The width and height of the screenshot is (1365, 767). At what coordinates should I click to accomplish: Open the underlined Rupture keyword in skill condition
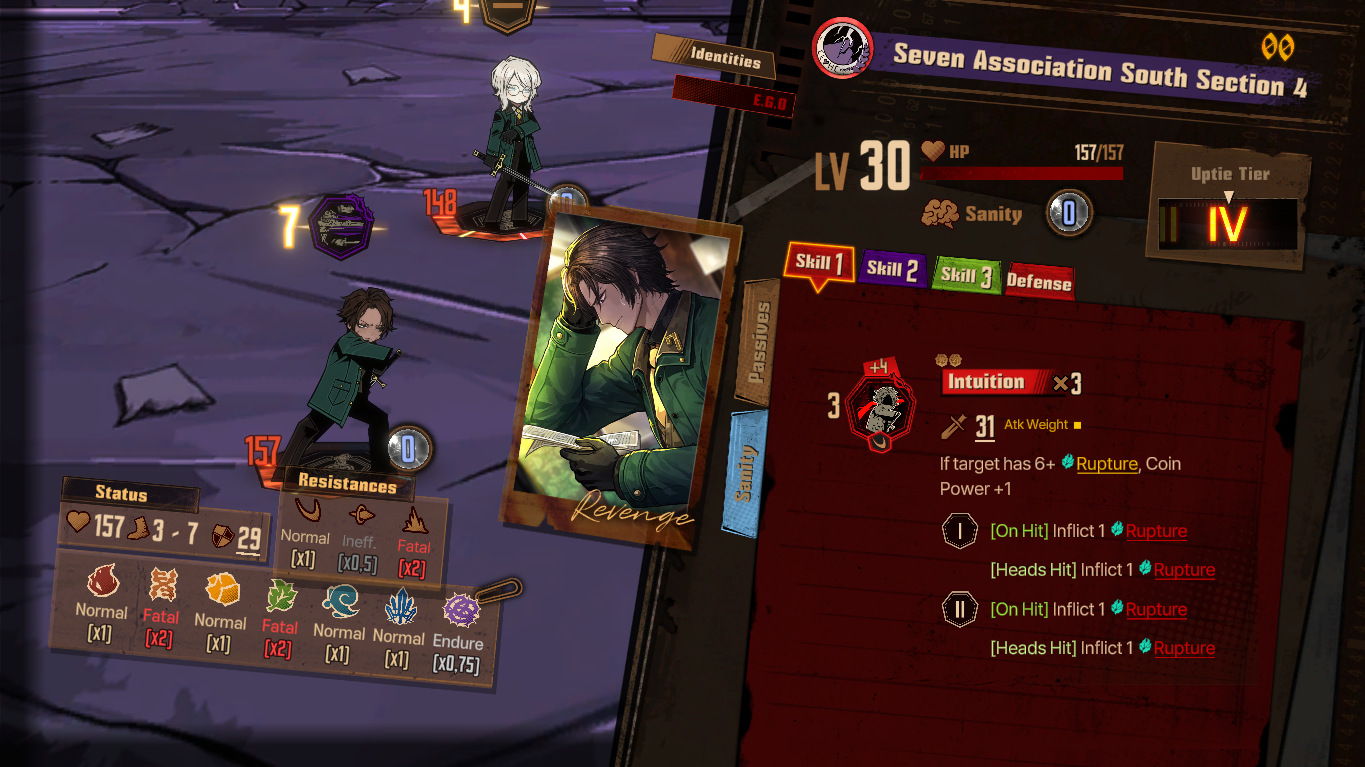point(1106,464)
